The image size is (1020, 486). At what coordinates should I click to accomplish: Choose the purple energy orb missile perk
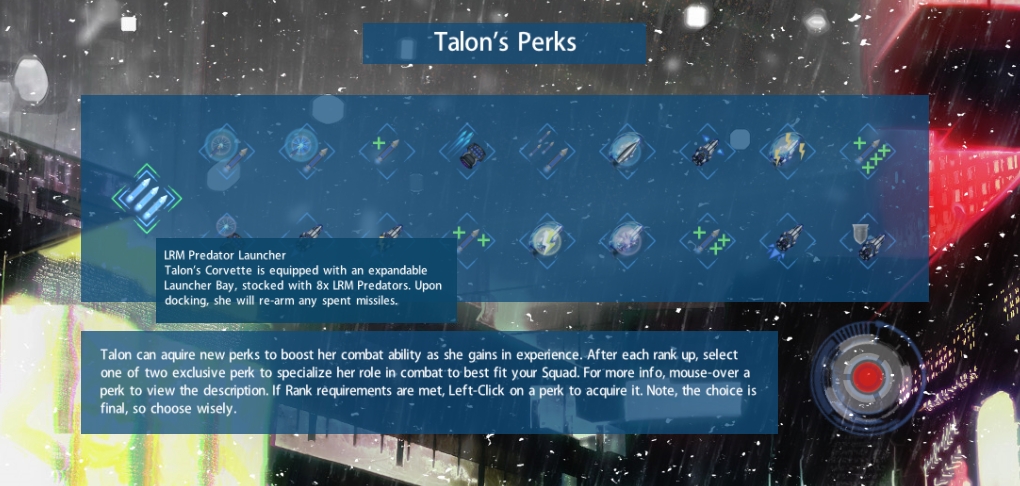[x=626, y=242]
